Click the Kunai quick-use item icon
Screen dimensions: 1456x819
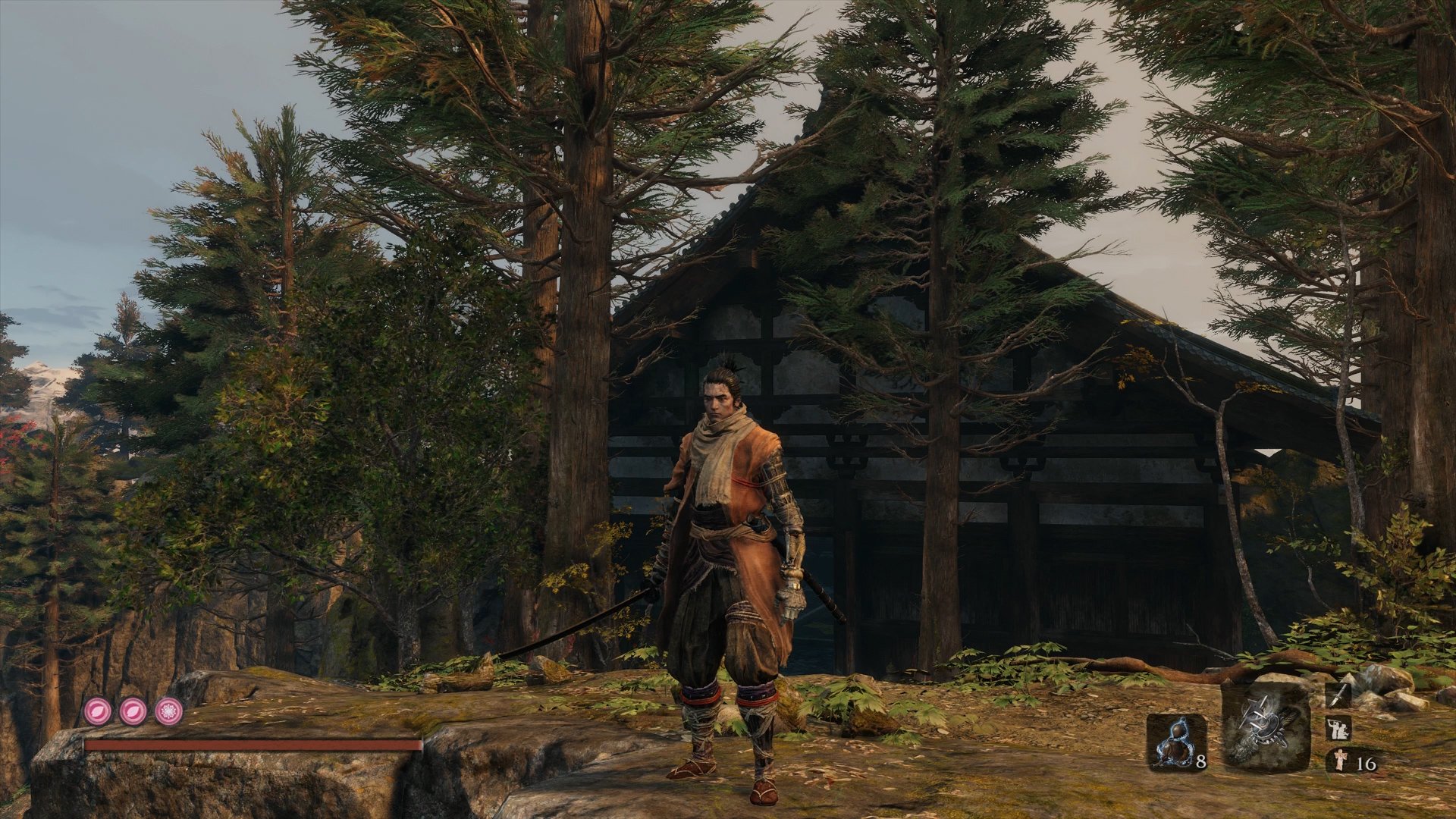click(1337, 697)
